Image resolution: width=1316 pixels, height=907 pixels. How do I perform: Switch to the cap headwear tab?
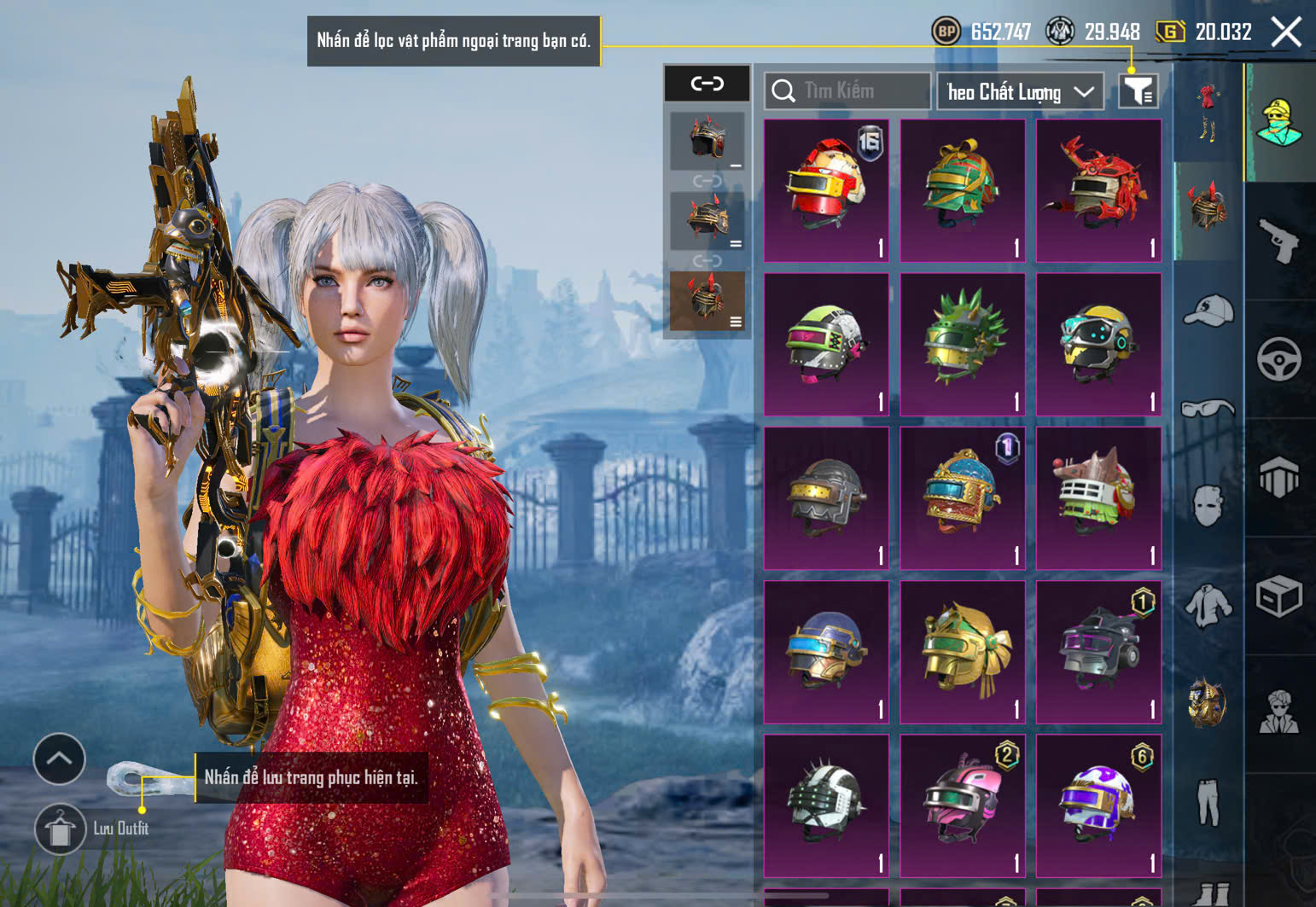point(1208,311)
